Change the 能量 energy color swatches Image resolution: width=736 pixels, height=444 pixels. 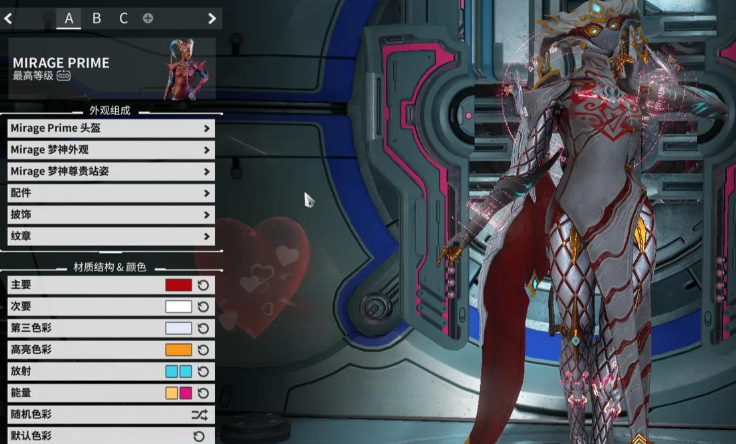(x=178, y=393)
